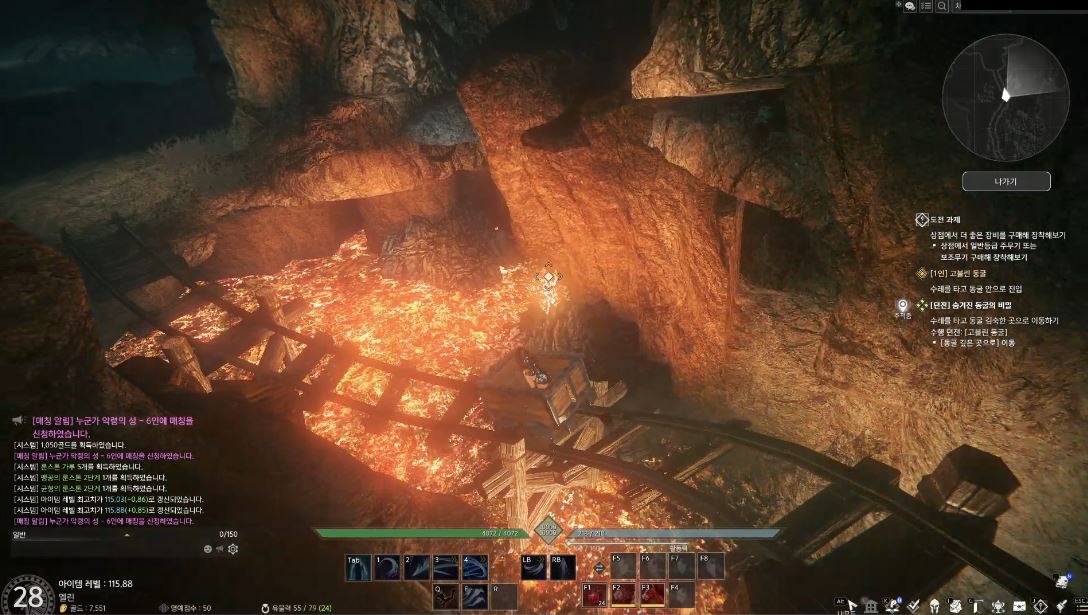This screenshot has height=615, width=1088.
Task: Select the 고블린 동굴 quest tracker entry
Action: pos(960,272)
